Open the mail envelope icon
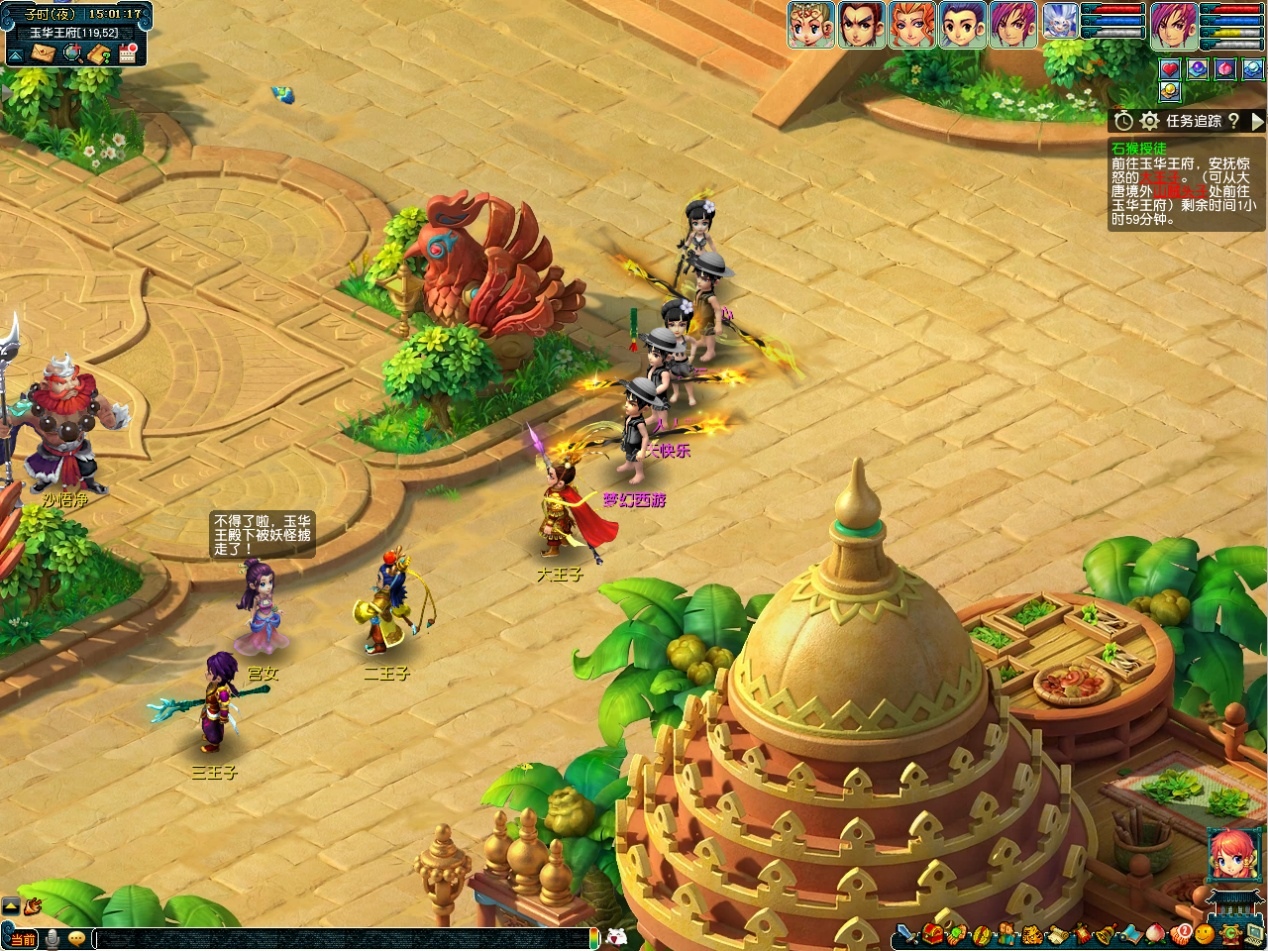 pos(43,53)
